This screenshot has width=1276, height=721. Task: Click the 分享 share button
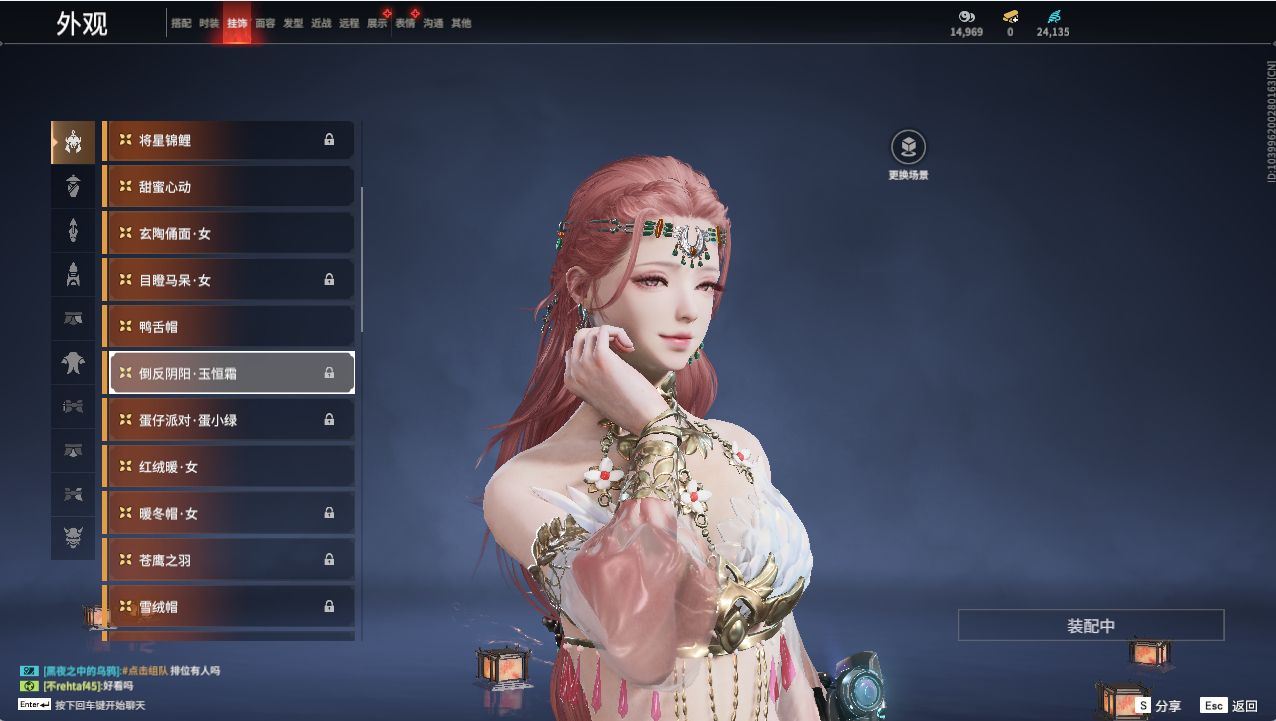(1158, 706)
